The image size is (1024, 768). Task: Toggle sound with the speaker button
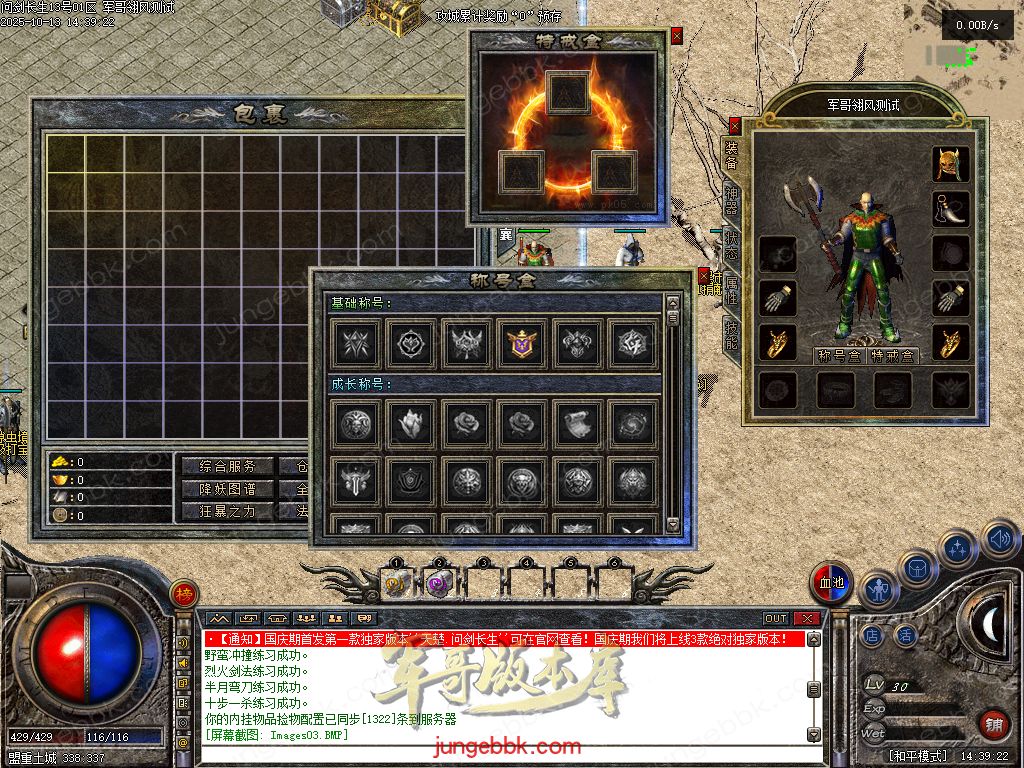click(998, 540)
